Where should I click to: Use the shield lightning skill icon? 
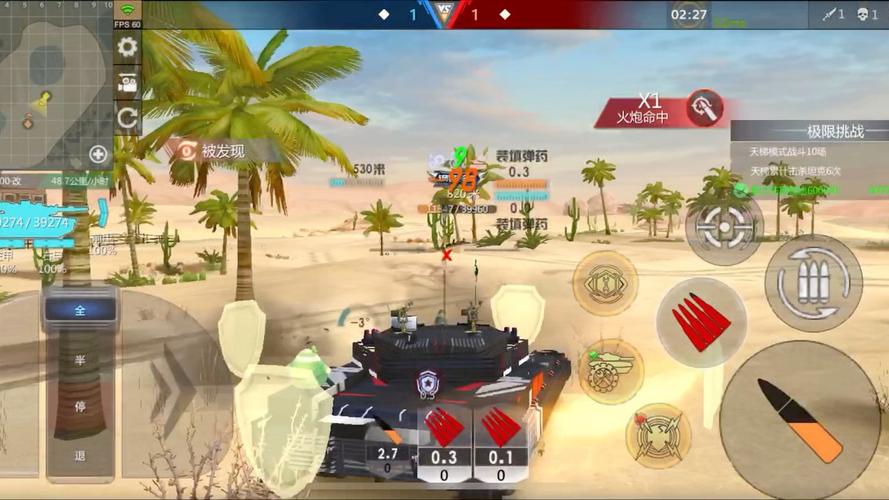(658, 435)
